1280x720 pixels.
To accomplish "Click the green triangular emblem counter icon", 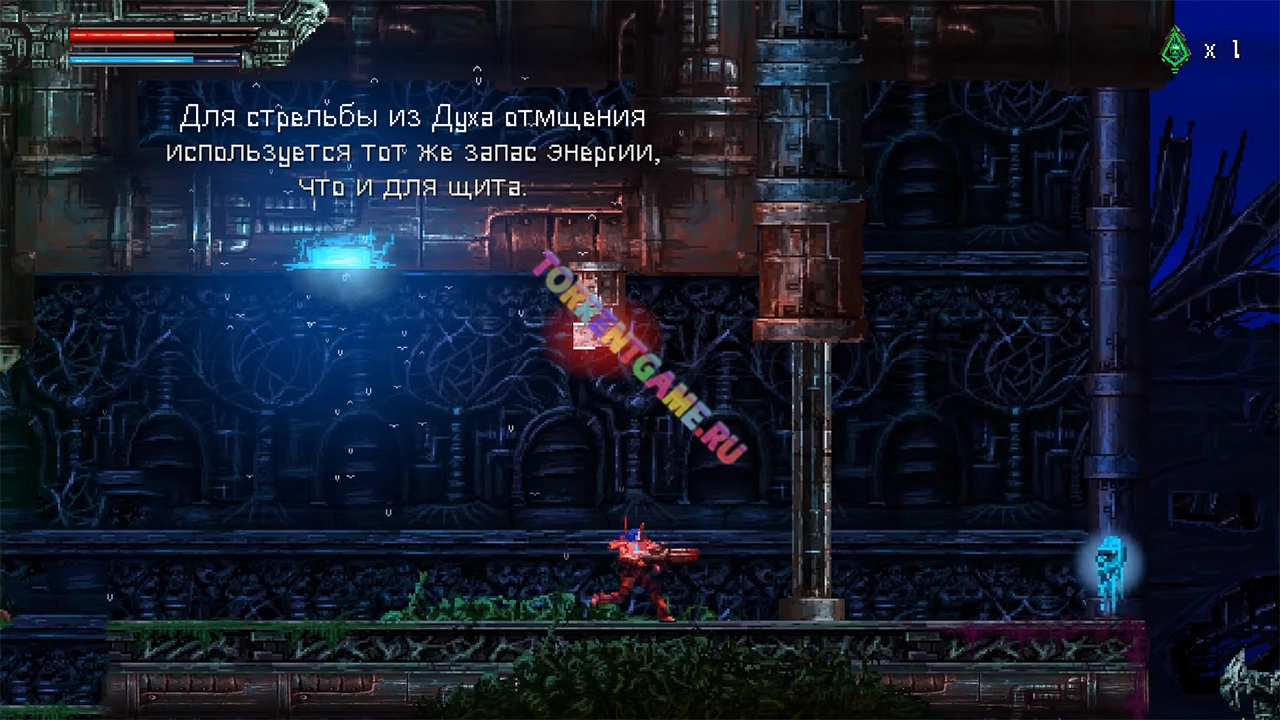I will 1176,47.
